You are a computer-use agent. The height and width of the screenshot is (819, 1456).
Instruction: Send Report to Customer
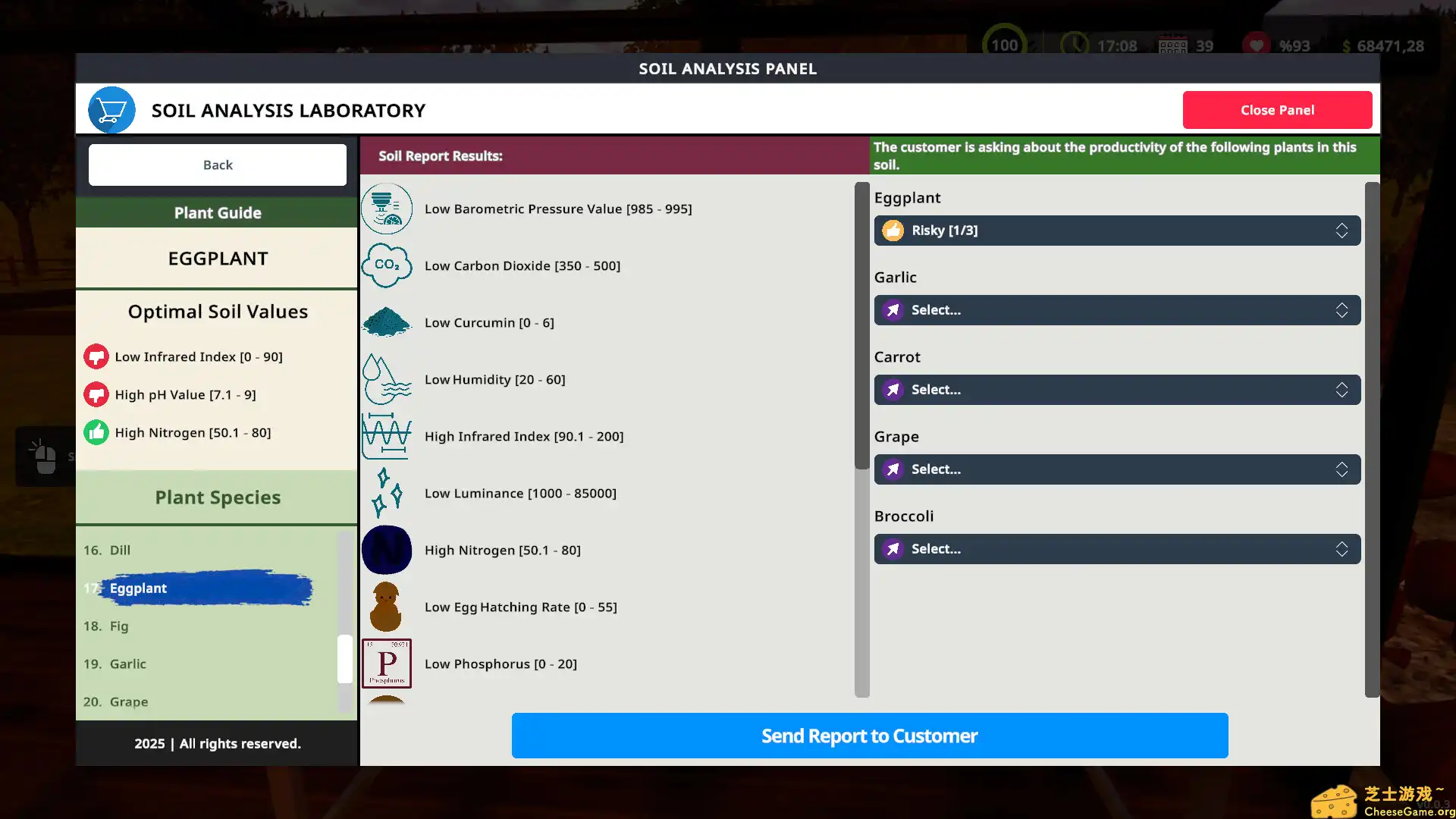(x=869, y=736)
